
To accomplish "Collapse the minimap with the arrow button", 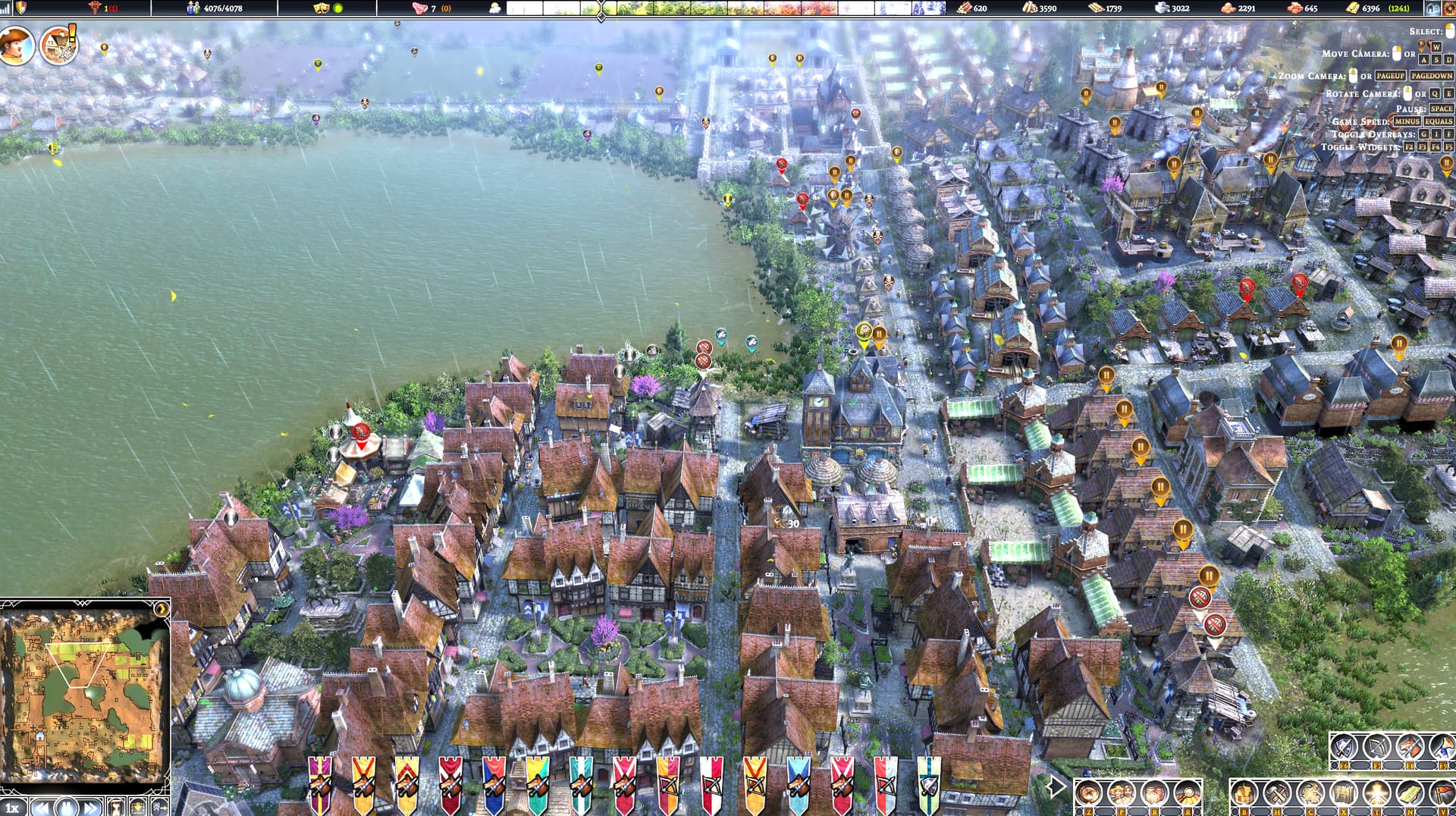I will [x=161, y=609].
